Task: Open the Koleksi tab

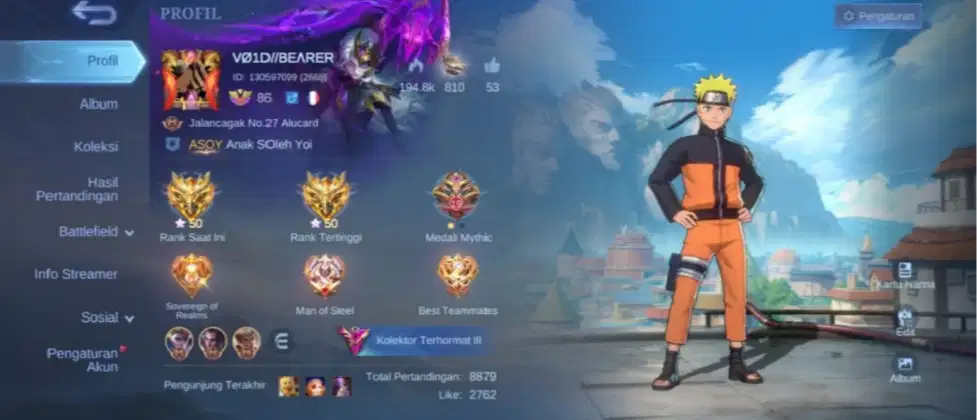Action: pos(96,146)
